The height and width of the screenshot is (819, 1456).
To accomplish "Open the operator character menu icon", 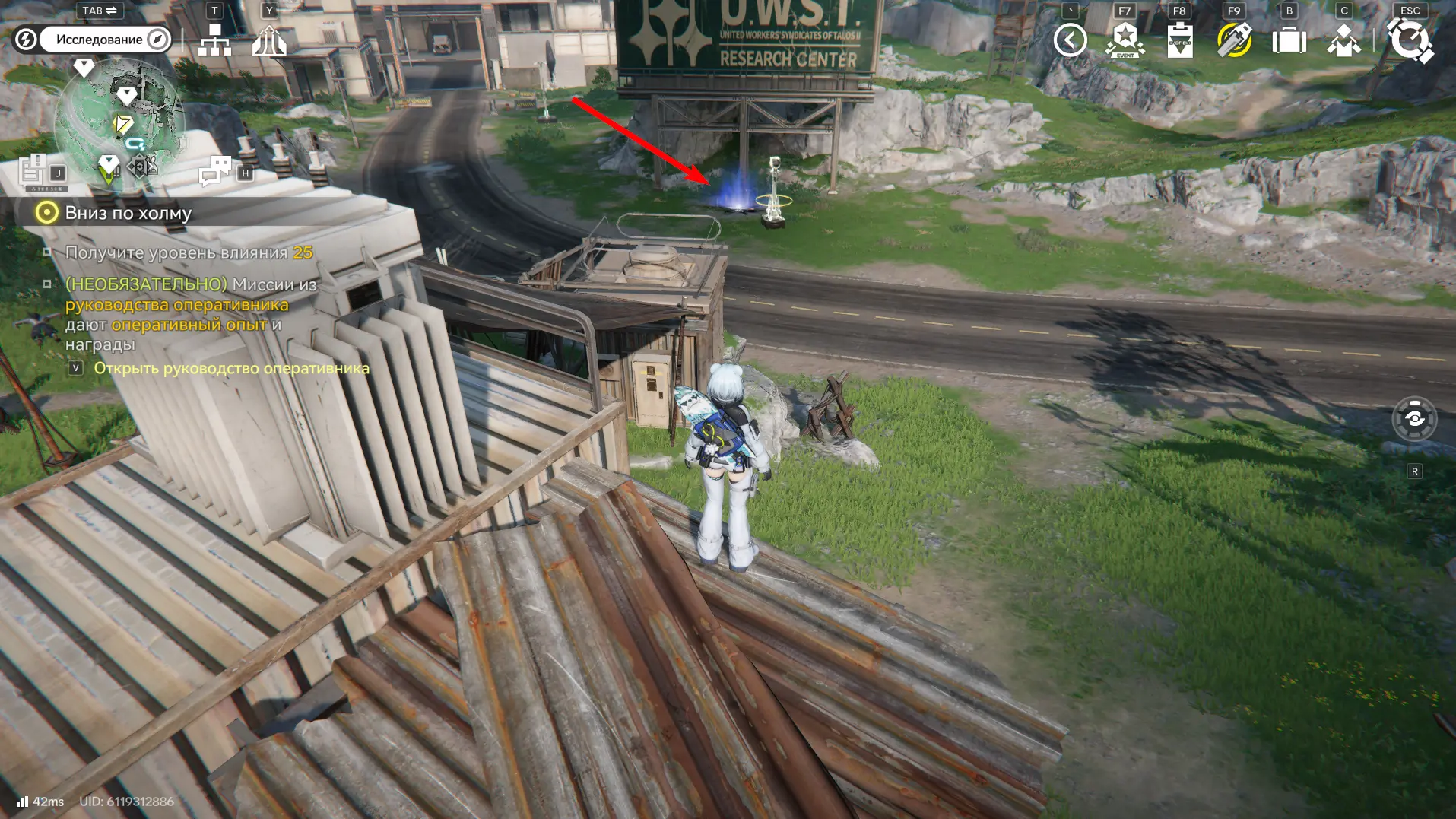I will 1343,40.
